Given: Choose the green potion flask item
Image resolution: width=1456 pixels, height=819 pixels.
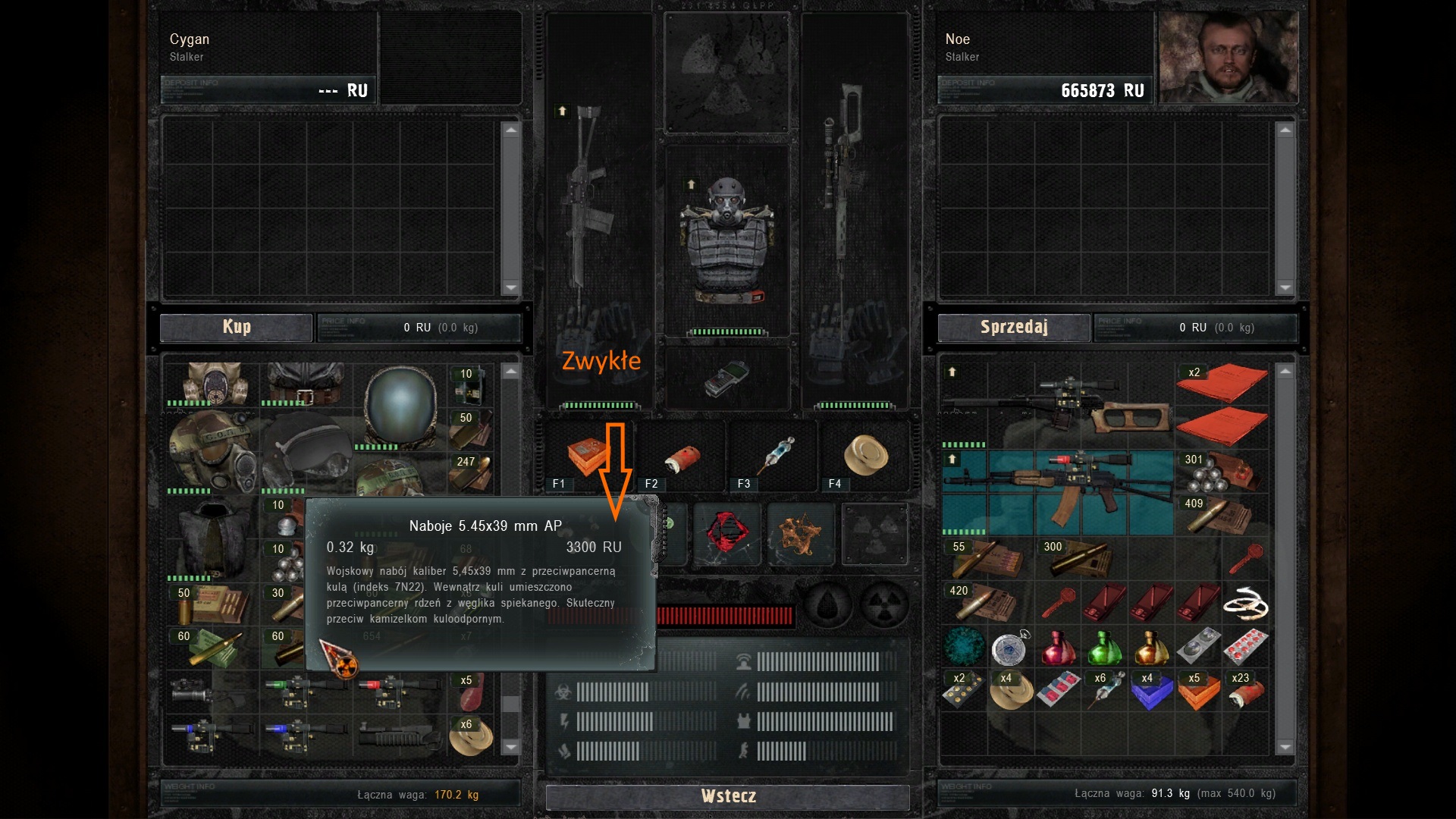Looking at the screenshot, I should click(x=1104, y=647).
